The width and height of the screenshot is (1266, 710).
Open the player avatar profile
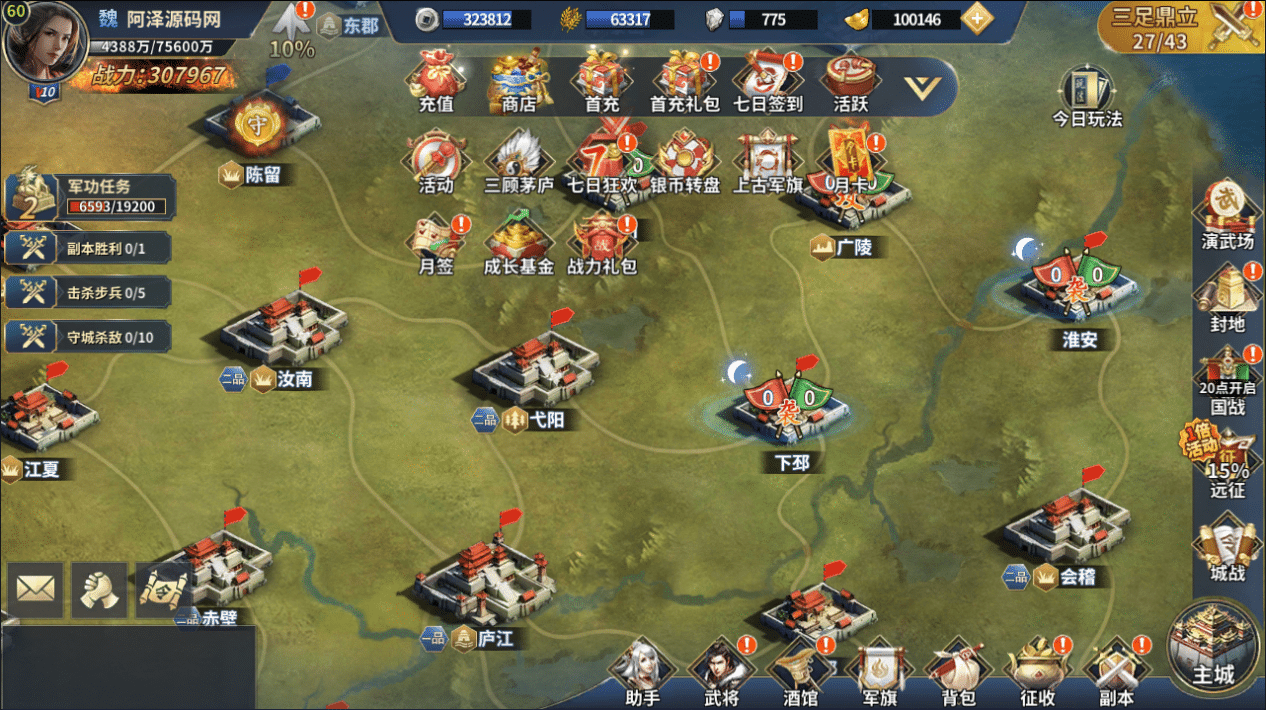(45, 42)
